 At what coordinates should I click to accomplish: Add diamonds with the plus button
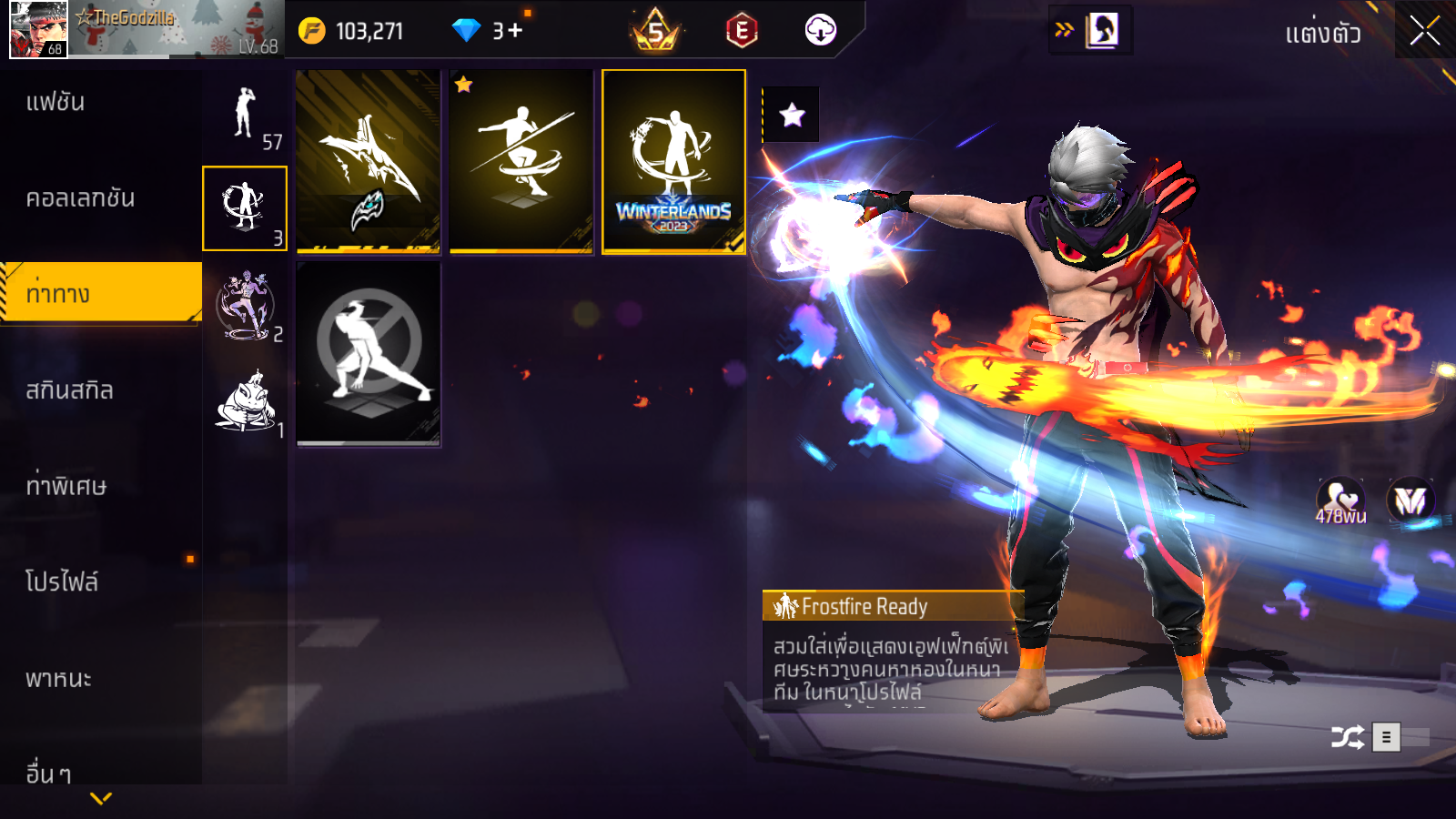click(x=515, y=31)
